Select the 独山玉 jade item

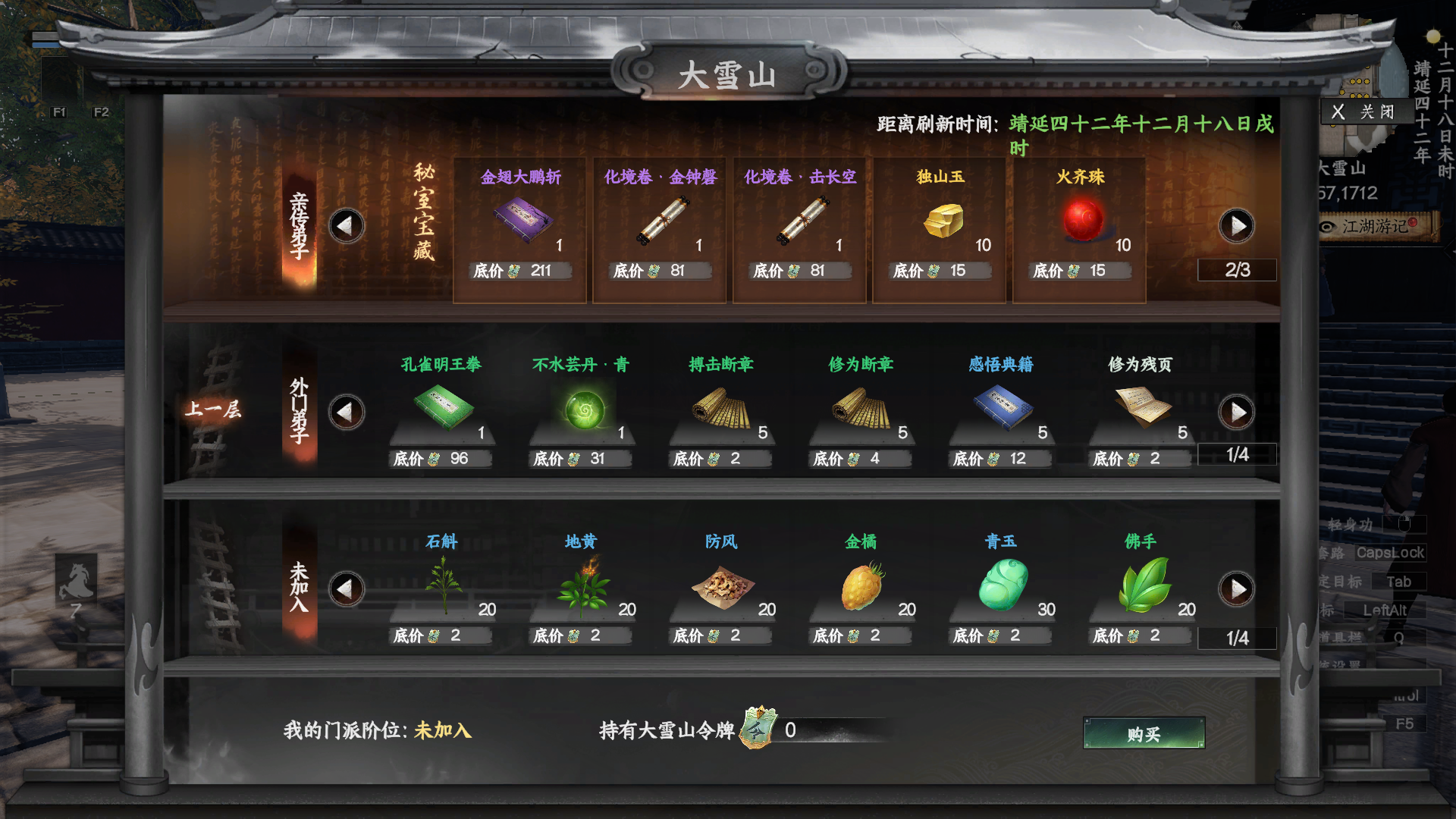940,220
